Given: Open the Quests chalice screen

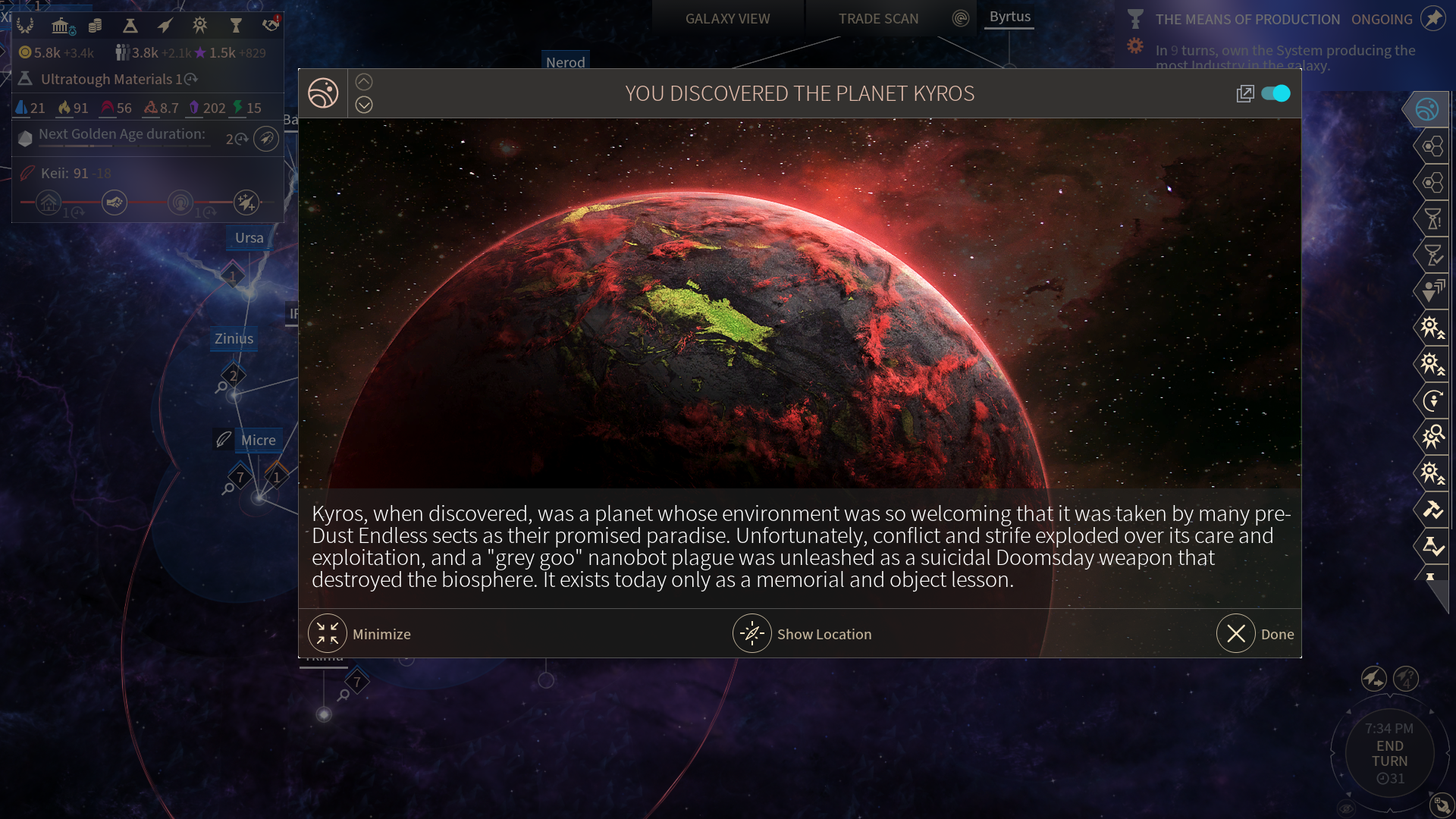Looking at the screenshot, I should (236, 26).
